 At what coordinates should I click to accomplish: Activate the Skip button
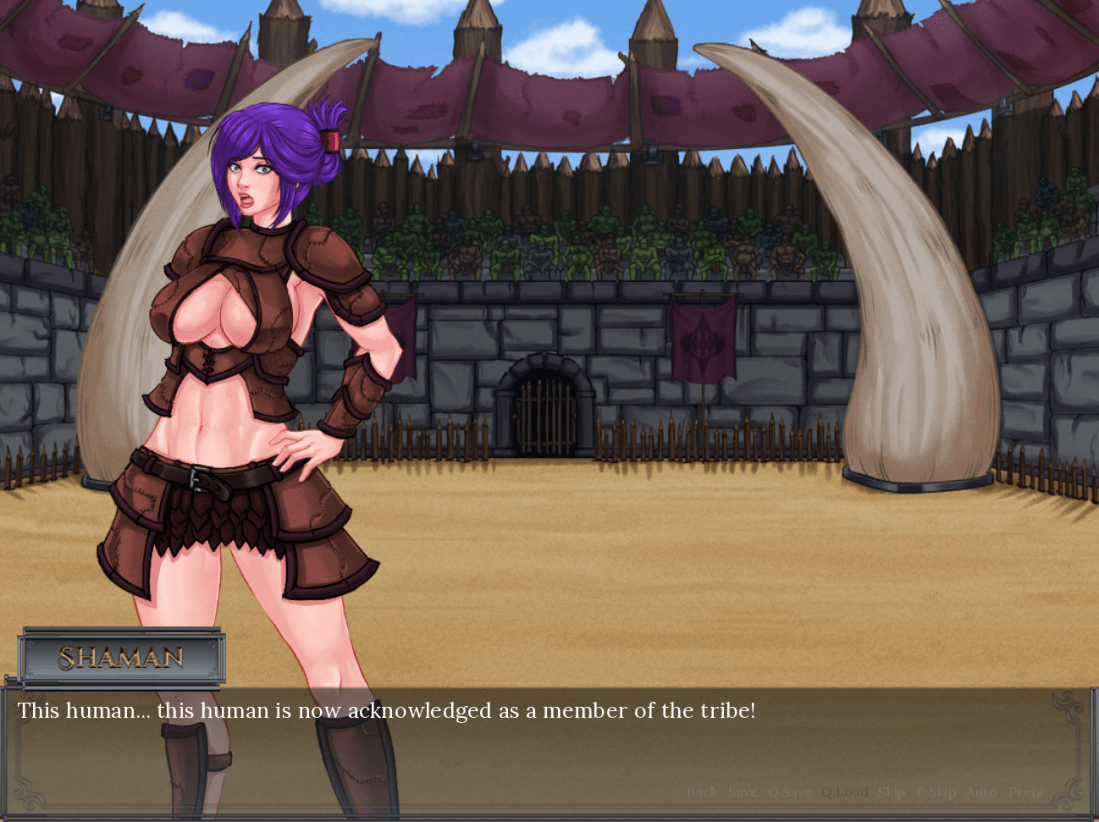click(x=891, y=792)
